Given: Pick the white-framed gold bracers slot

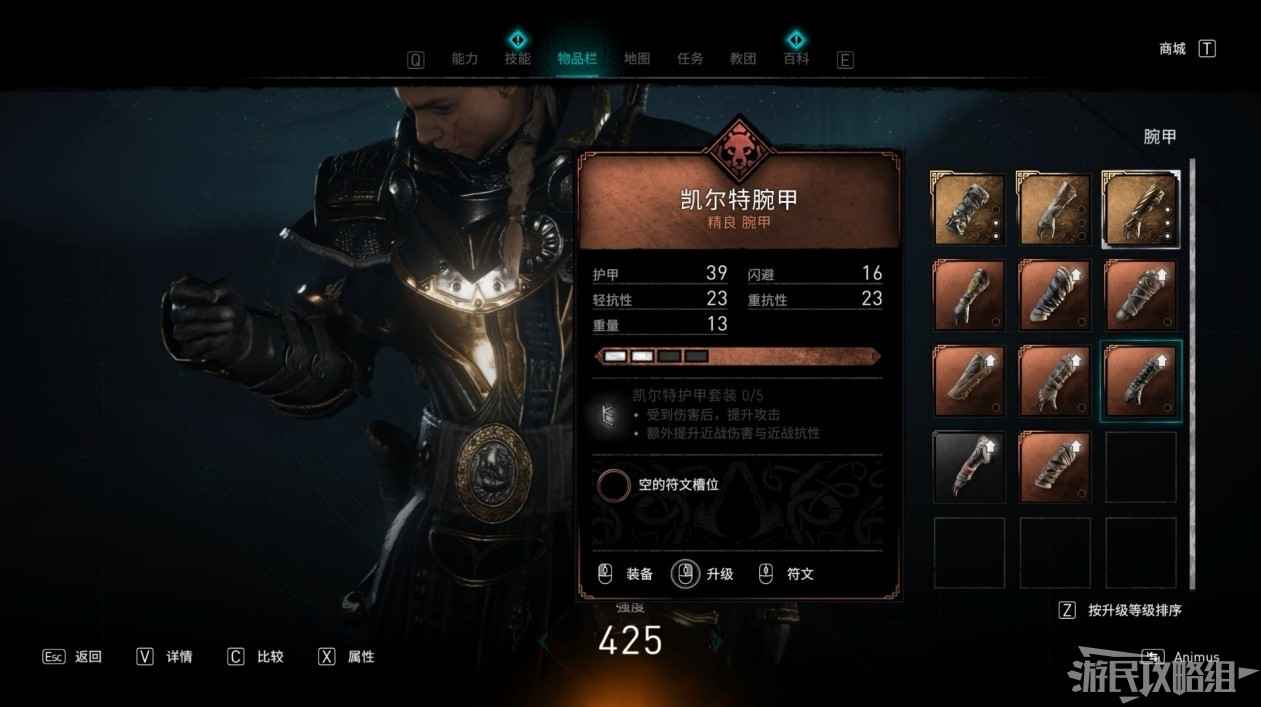Looking at the screenshot, I should coord(1141,208).
